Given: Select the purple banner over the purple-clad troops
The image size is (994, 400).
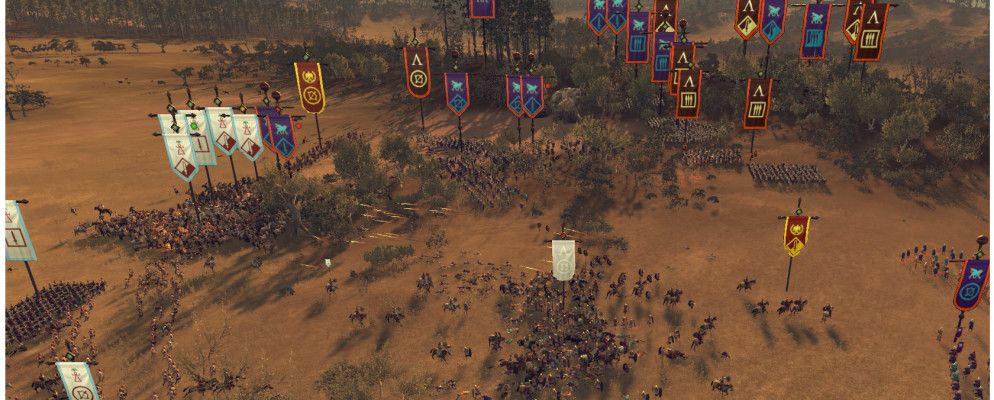Looking at the screenshot, I should 970,284.
